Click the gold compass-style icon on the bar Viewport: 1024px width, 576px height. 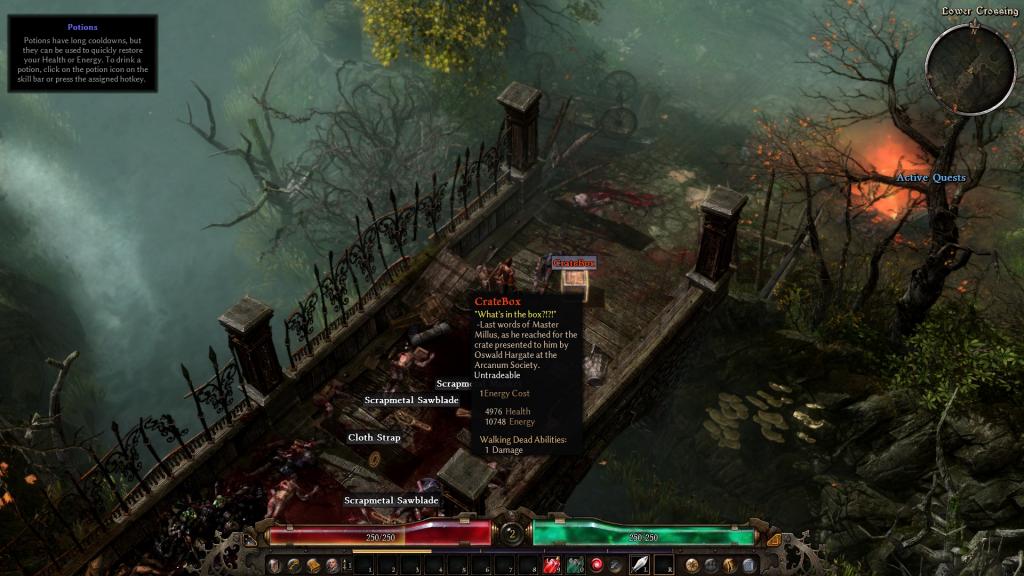tap(690, 566)
